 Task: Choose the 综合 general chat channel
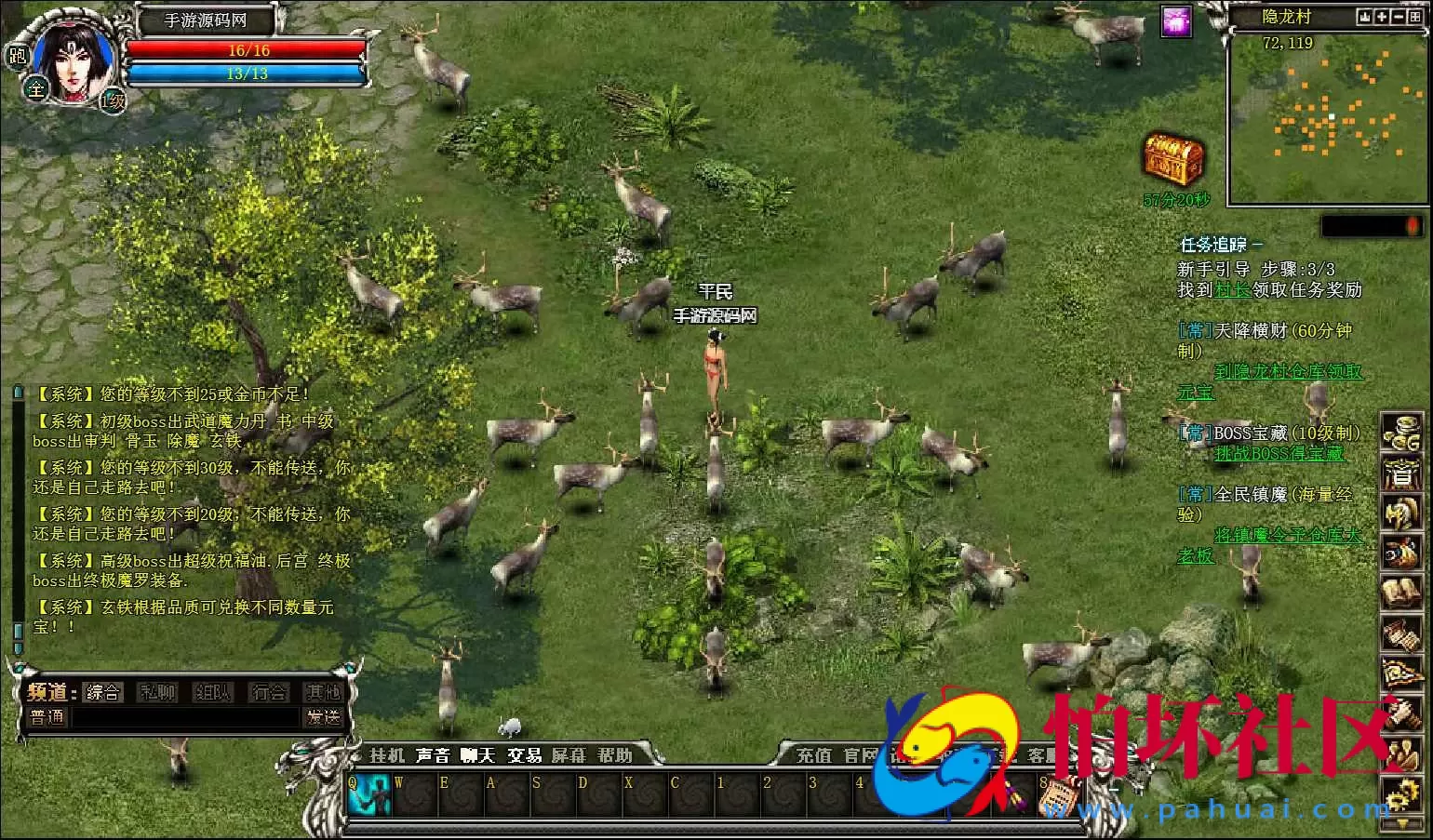click(x=102, y=692)
